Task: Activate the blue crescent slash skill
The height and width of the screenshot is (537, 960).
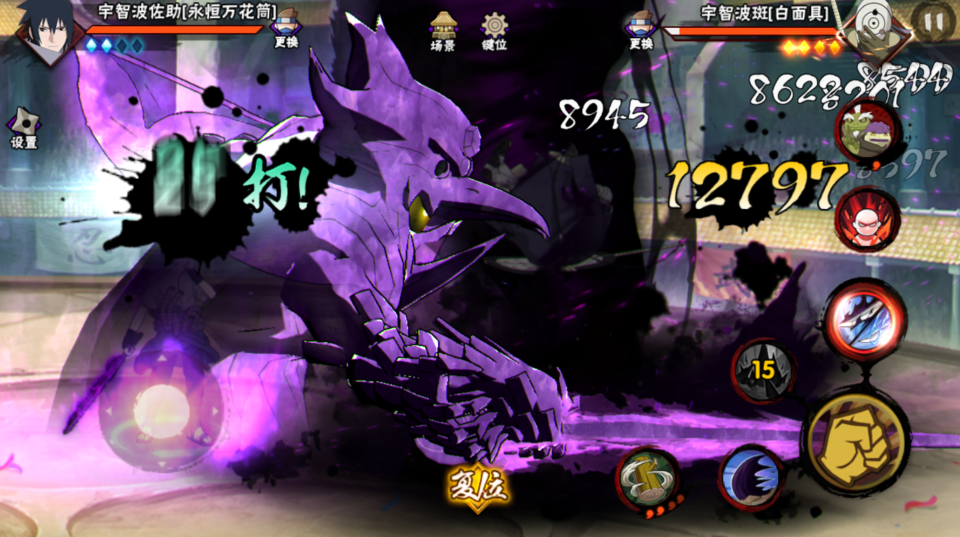Action: pos(751,477)
